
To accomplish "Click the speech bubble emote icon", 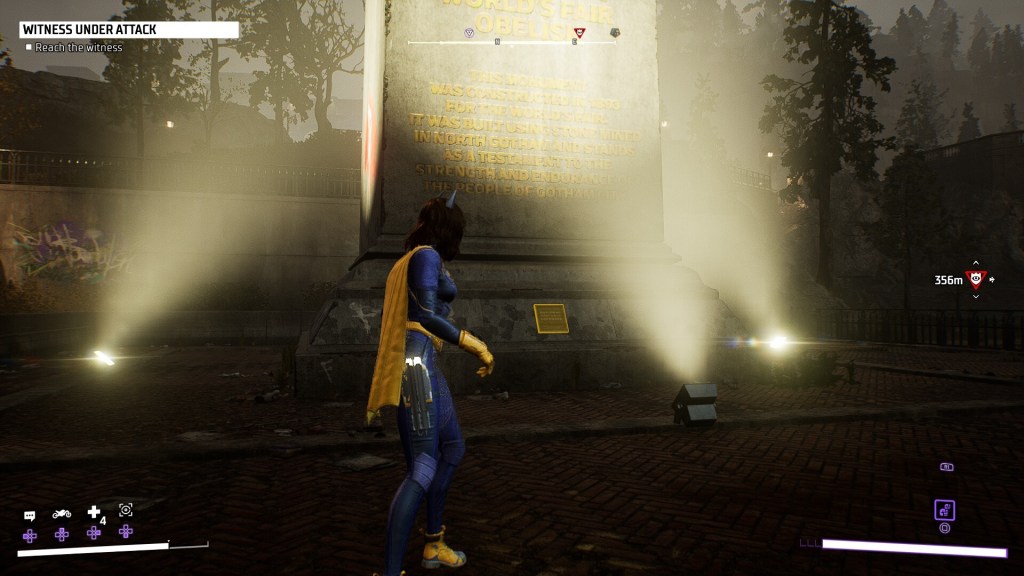I will 30,515.
